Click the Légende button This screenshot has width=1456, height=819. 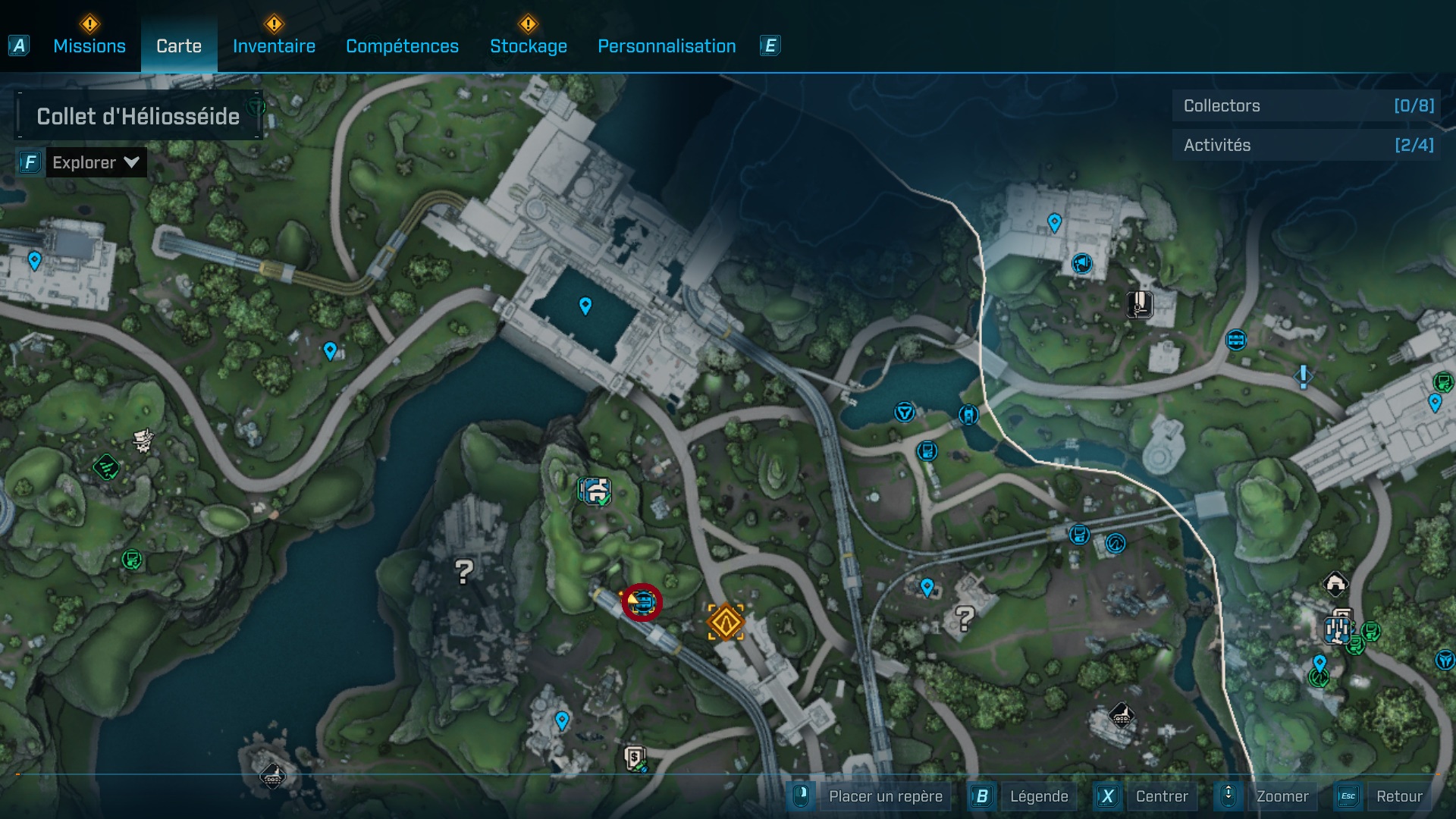tap(1038, 796)
